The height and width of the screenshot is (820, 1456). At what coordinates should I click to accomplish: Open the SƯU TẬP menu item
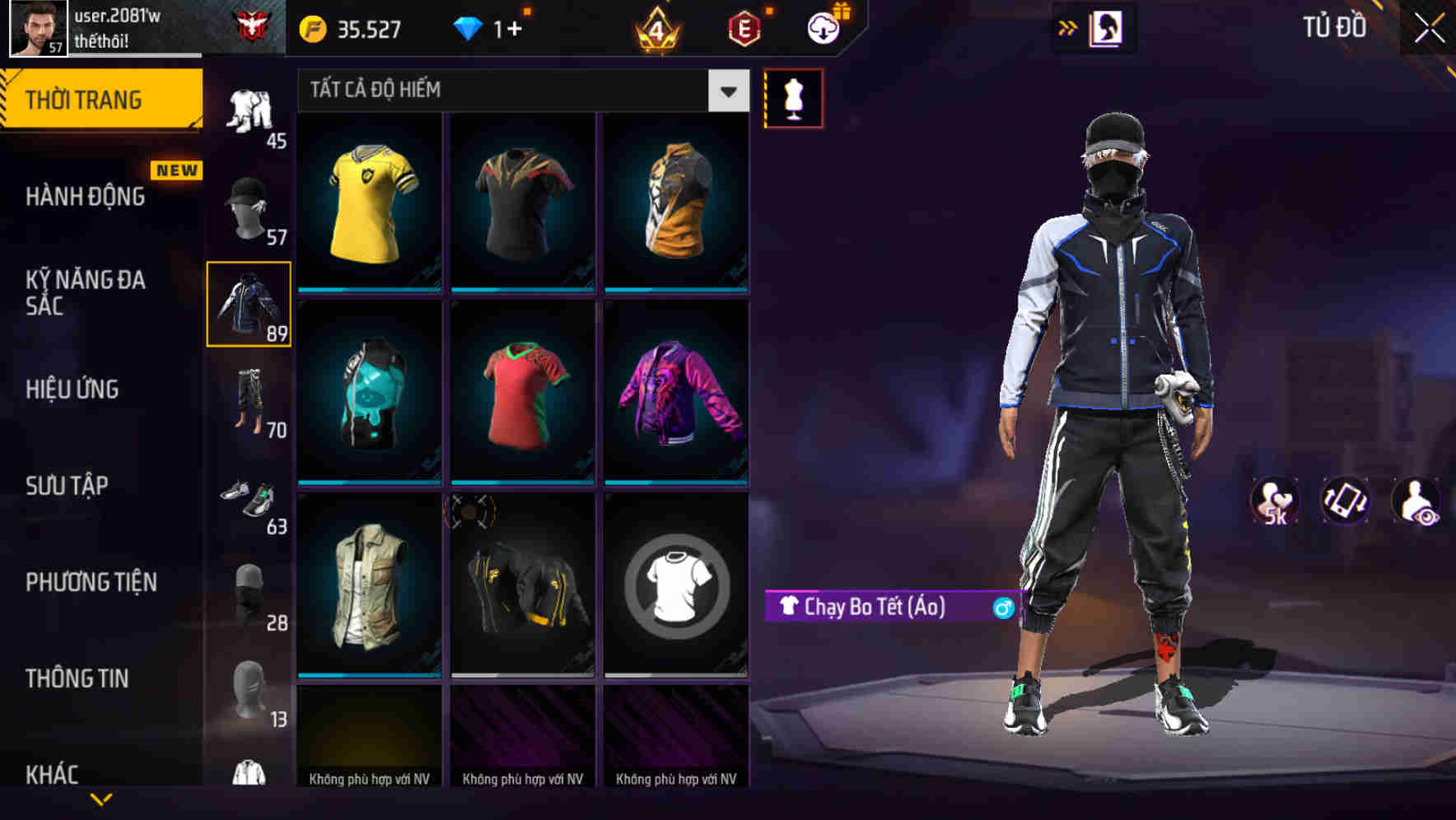pyautogui.click(x=66, y=486)
